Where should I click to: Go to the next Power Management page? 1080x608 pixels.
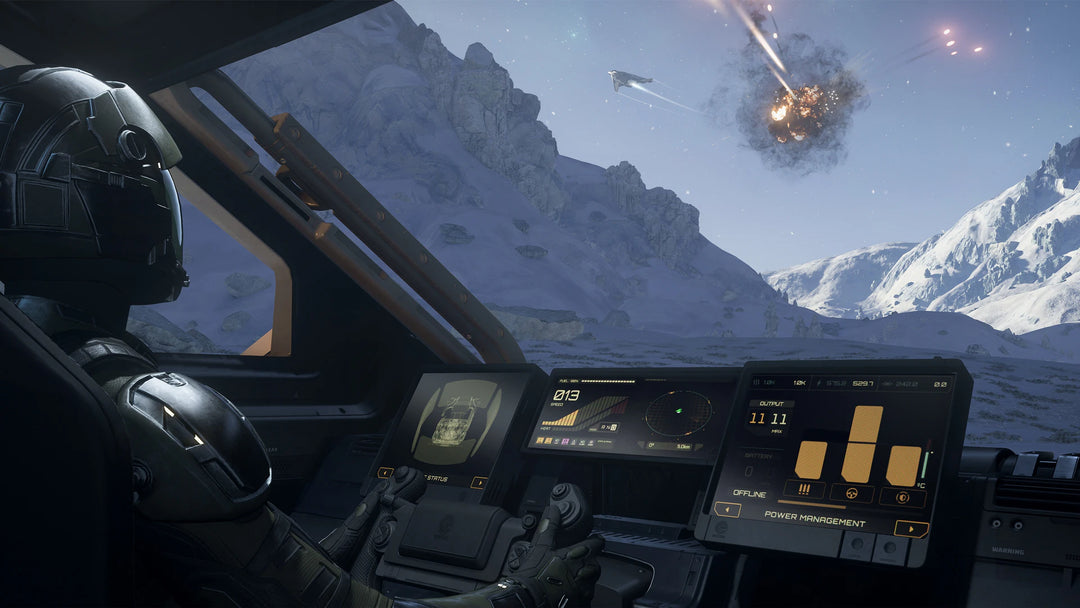[910, 529]
